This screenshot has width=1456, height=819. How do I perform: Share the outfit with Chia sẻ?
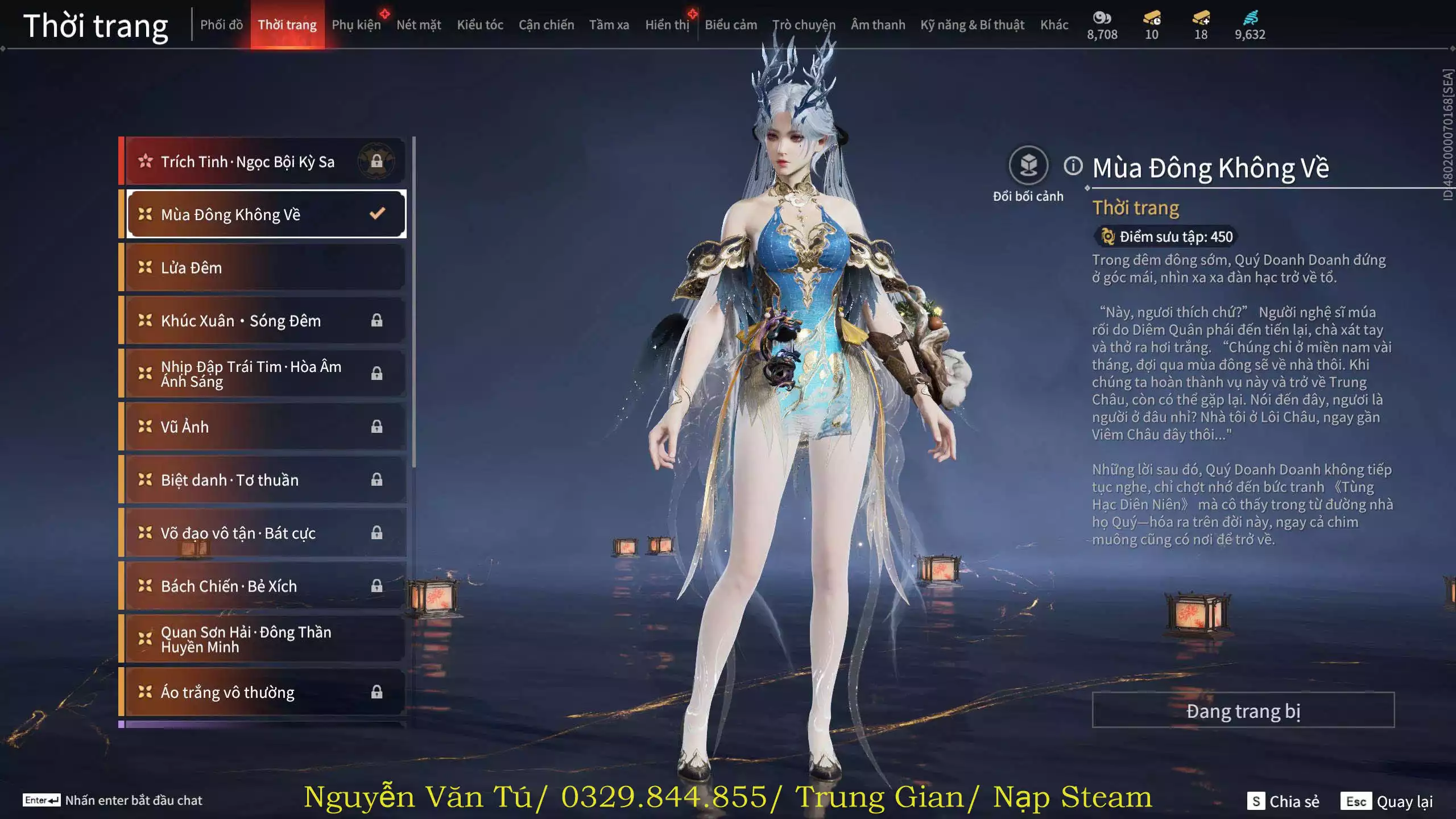[x=1283, y=801]
